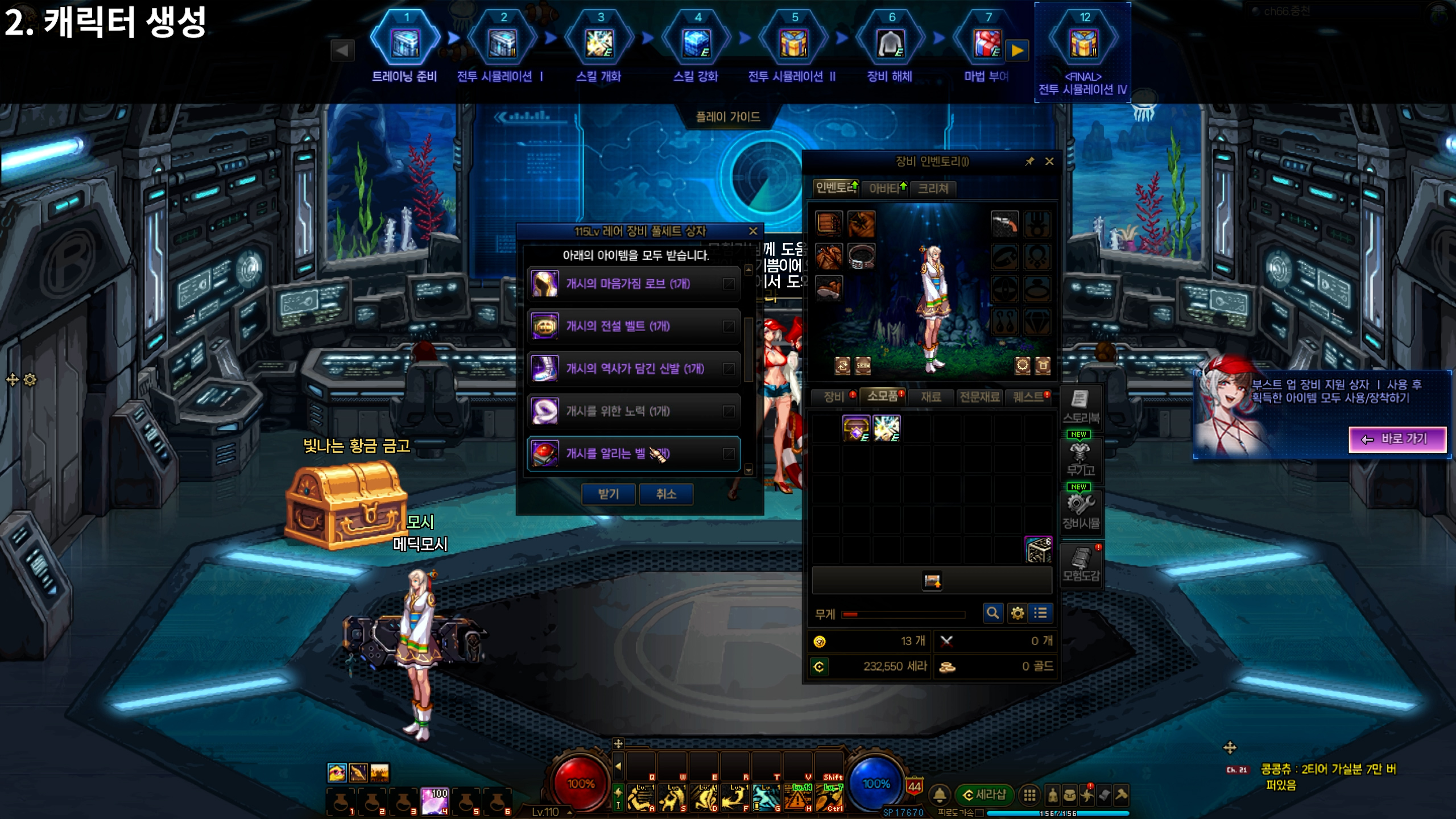Open the 스토리북 side button
The height and width of the screenshot is (819, 1456).
click(x=1081, y=406)
